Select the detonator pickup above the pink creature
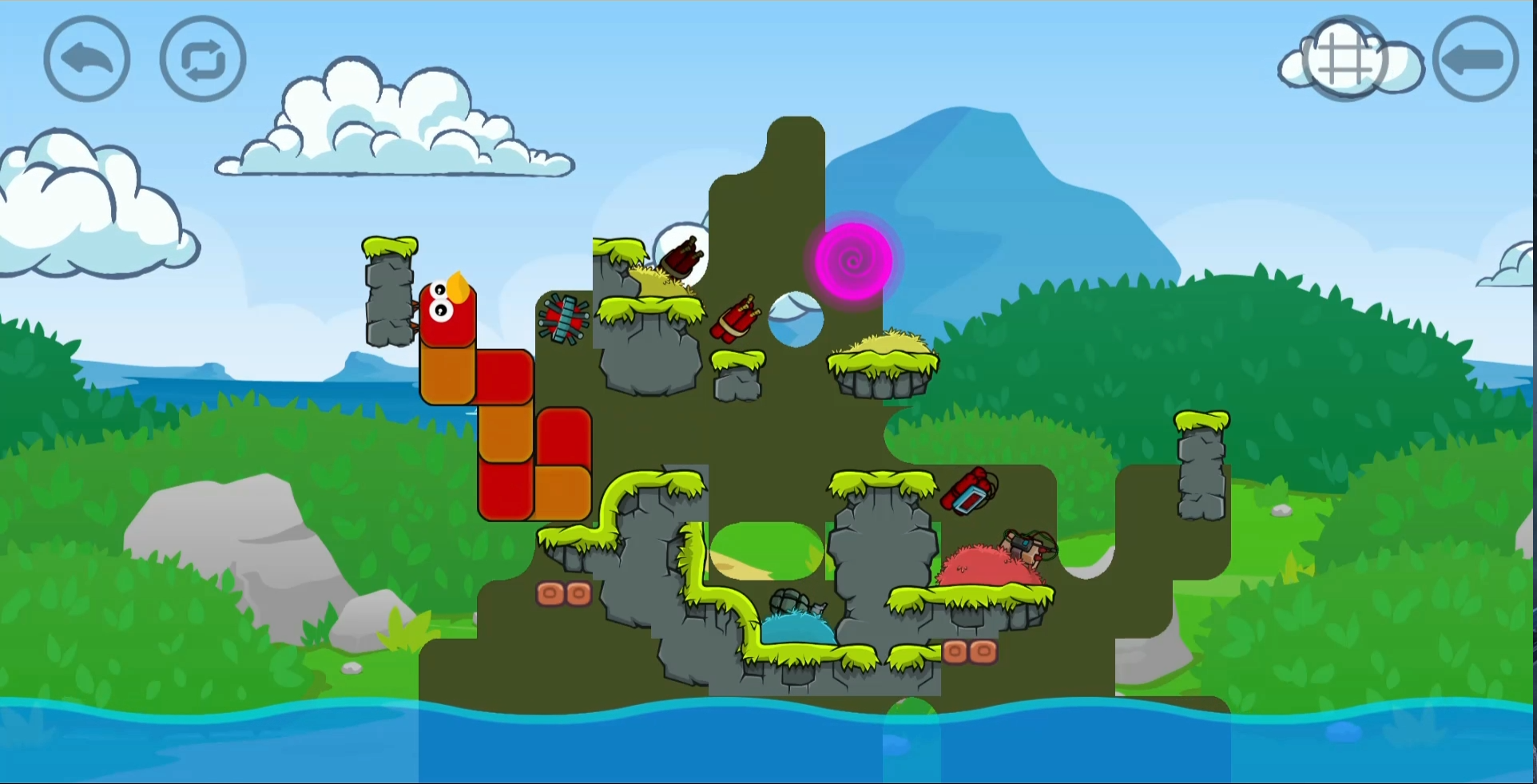The width and height of the screenshot is (1537, 784). (x=969, y=493)
